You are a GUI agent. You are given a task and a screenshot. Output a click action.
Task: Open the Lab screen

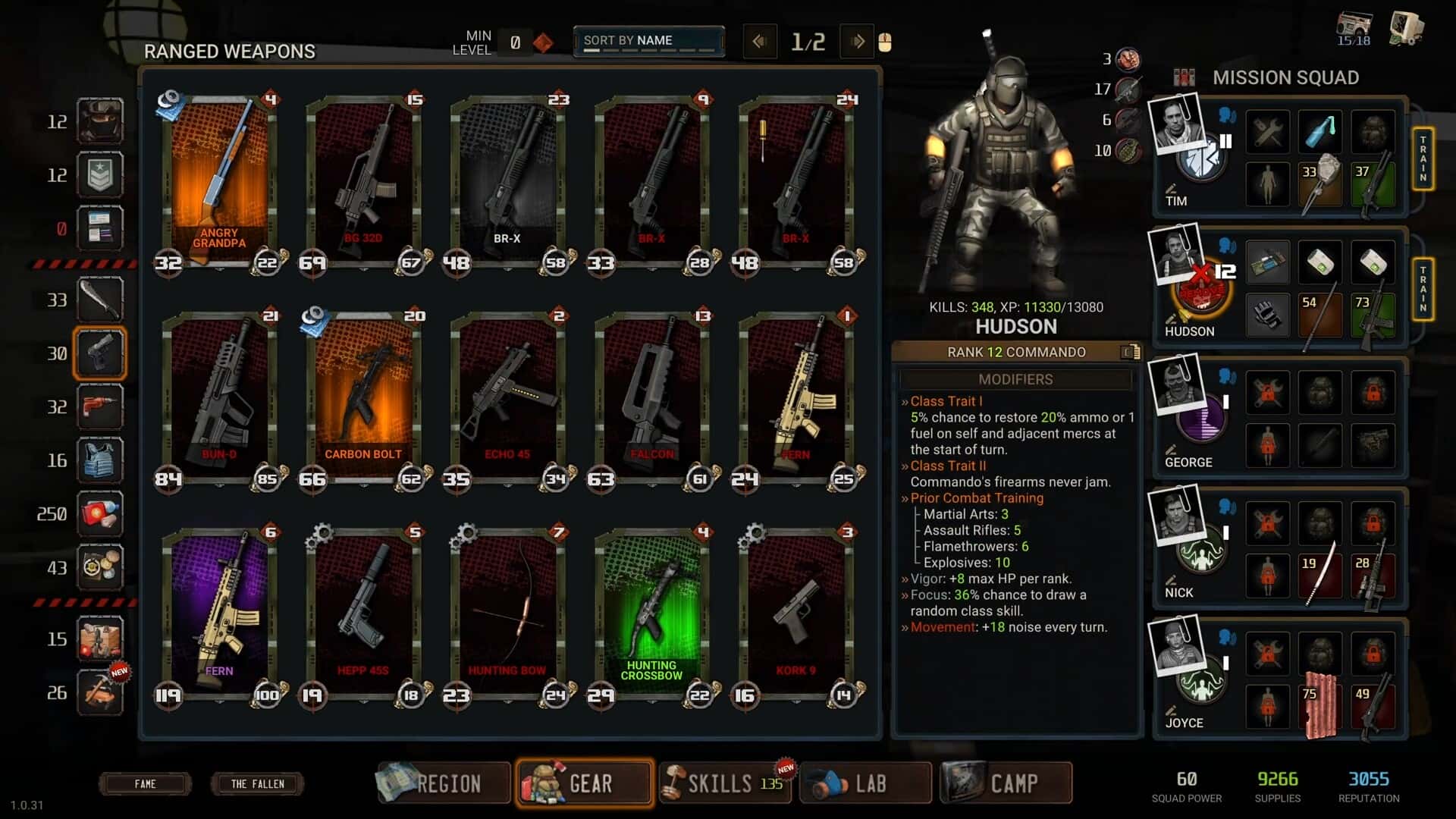click(x=865, y=783)
